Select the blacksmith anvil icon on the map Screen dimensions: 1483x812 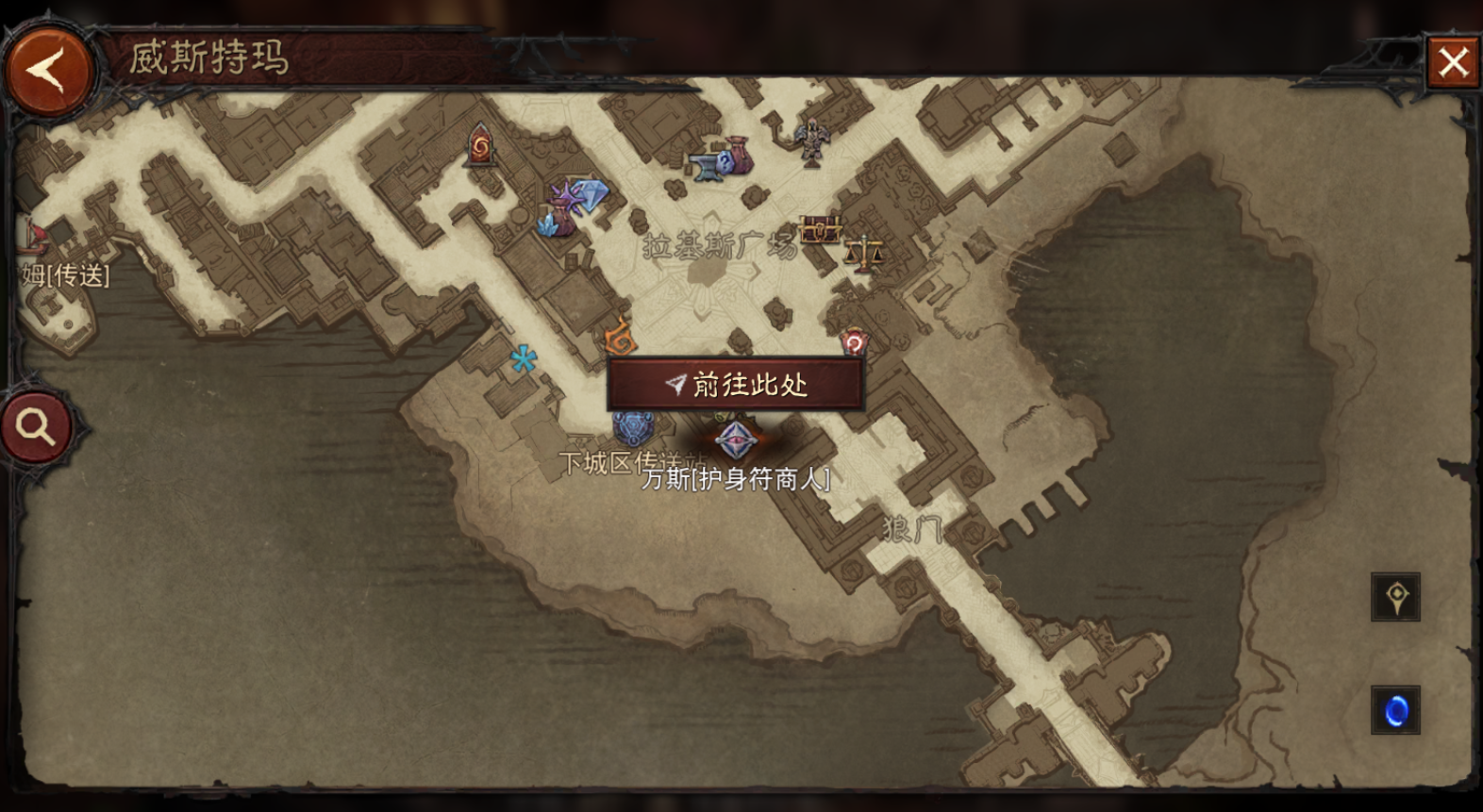coord(708,168)
